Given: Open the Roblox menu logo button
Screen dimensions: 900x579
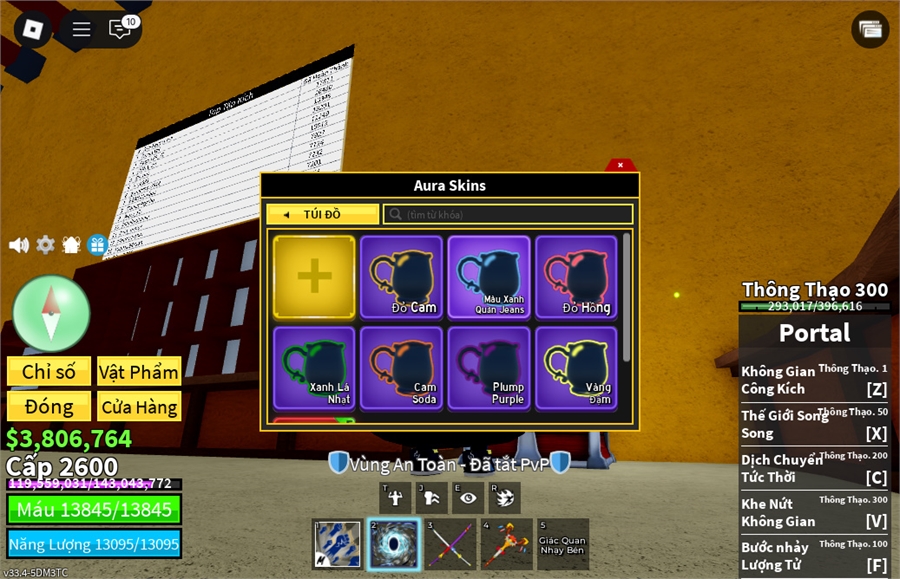Looking at the screenshot, I should [x=33, y=29].
